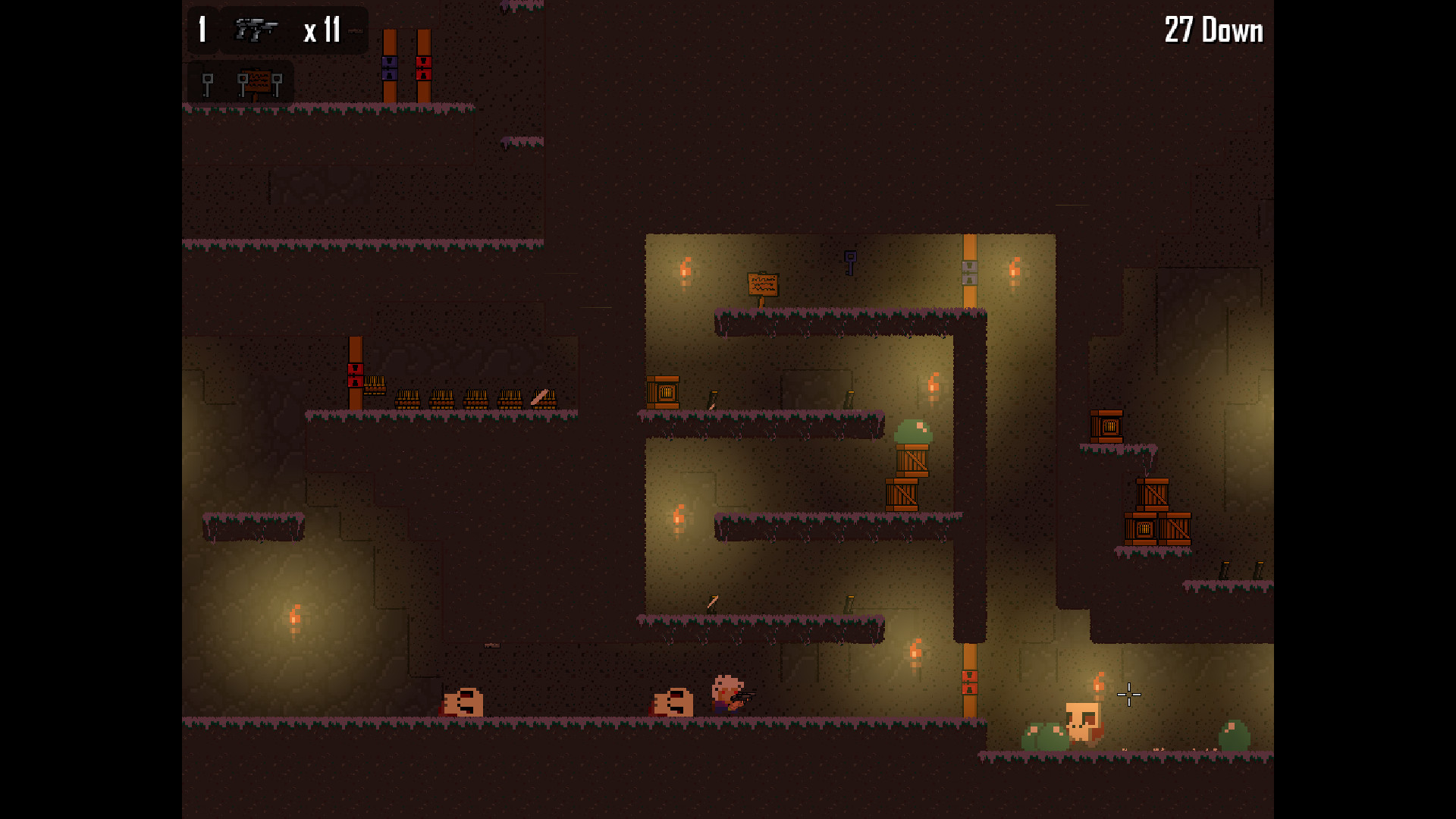Click the crosshair cursor target
This screenshot has height=819, width=1456.
pyautogui.click(x=1128, y=695)
